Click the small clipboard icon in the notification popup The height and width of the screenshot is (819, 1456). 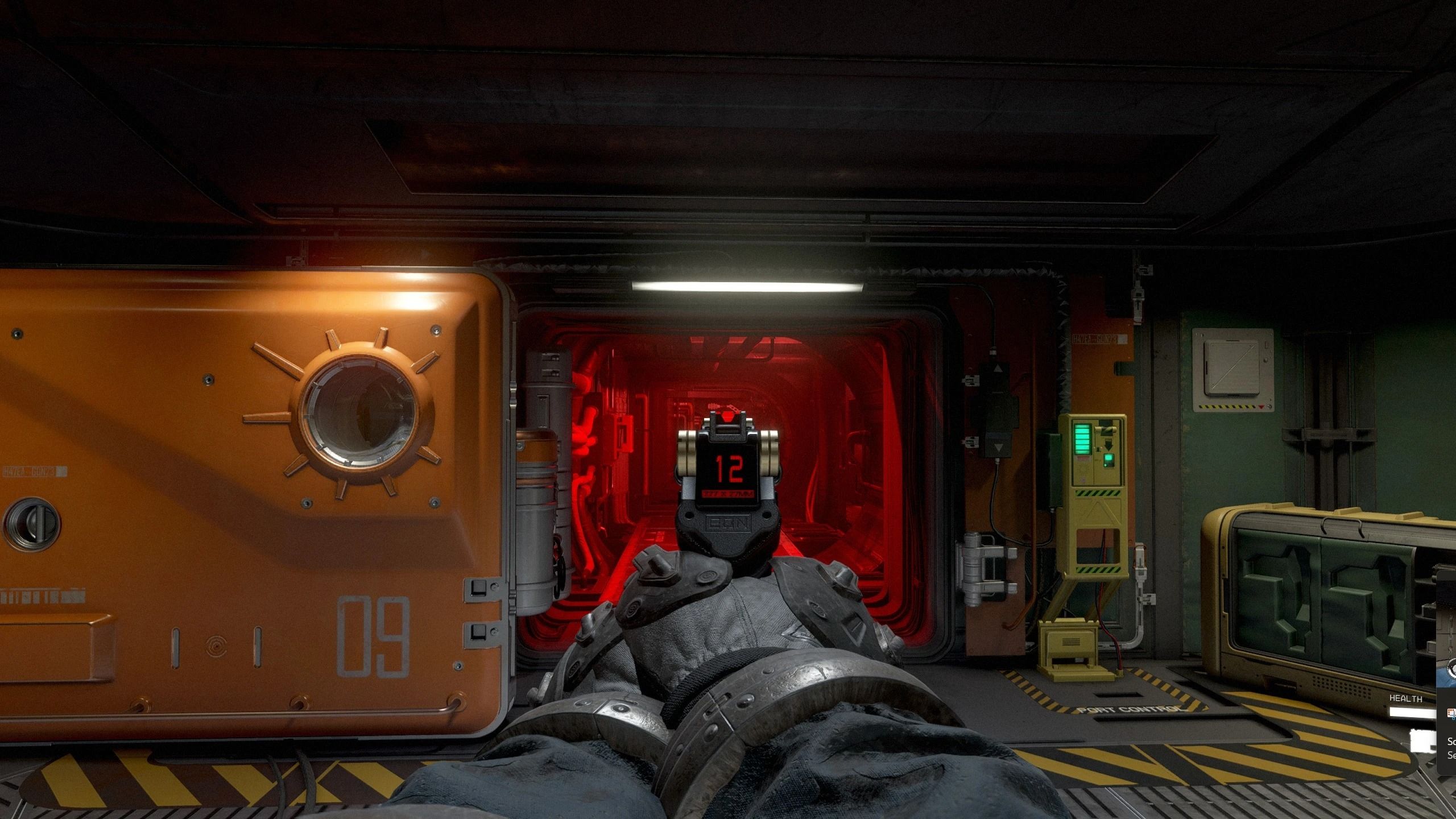pos(1451,713)
